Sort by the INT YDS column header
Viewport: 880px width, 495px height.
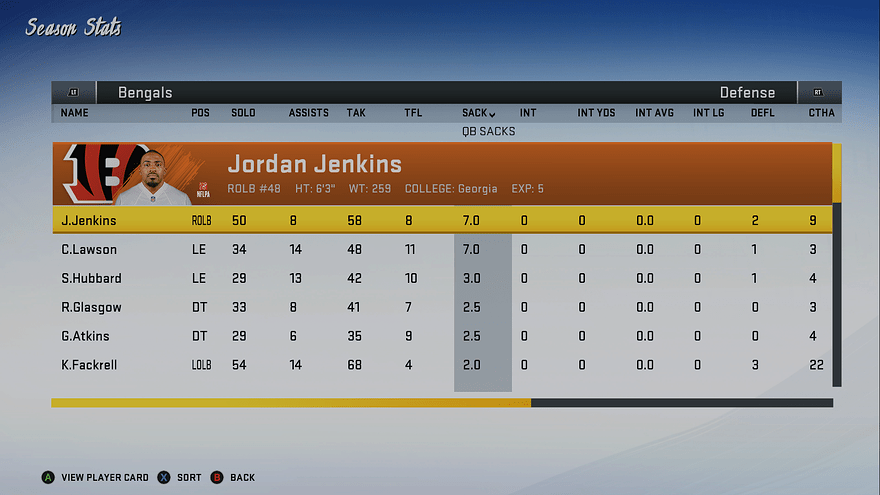pyautogui.click(x=596, y=113)
